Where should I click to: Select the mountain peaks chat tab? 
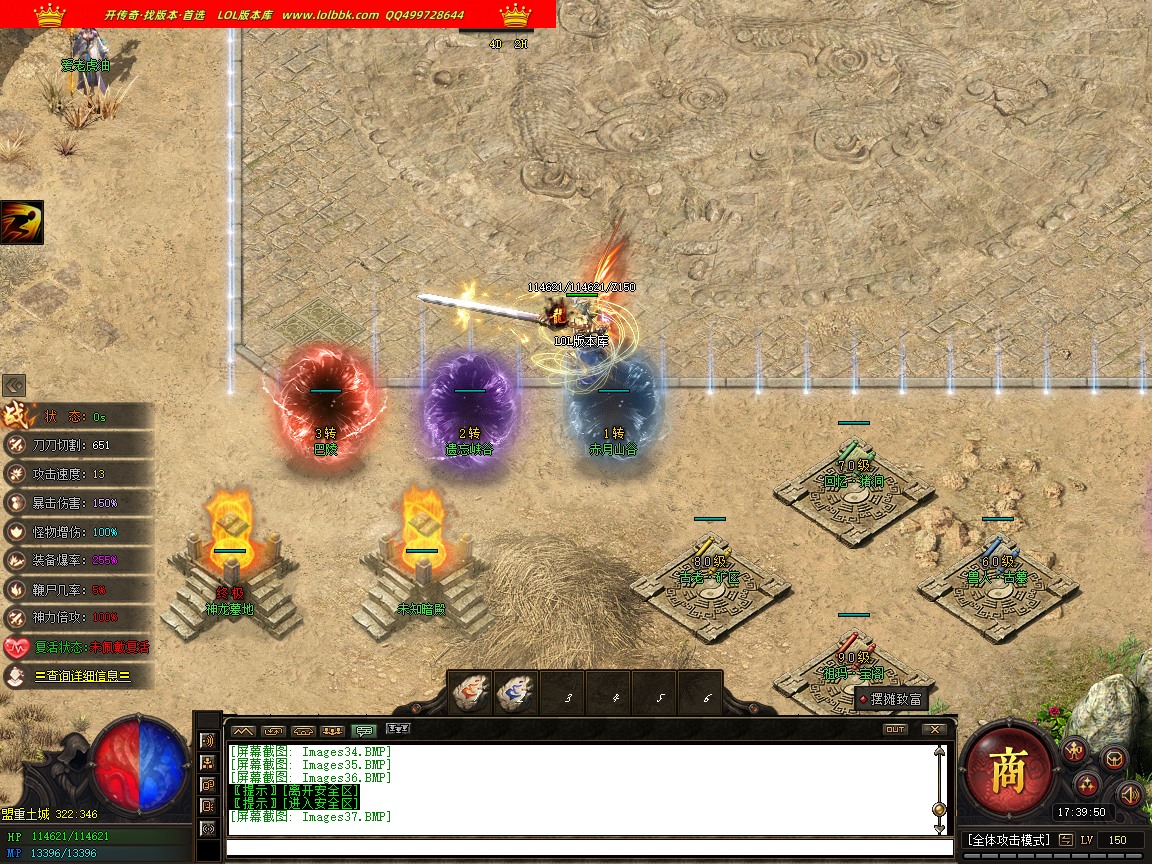[x=243, y=730]
